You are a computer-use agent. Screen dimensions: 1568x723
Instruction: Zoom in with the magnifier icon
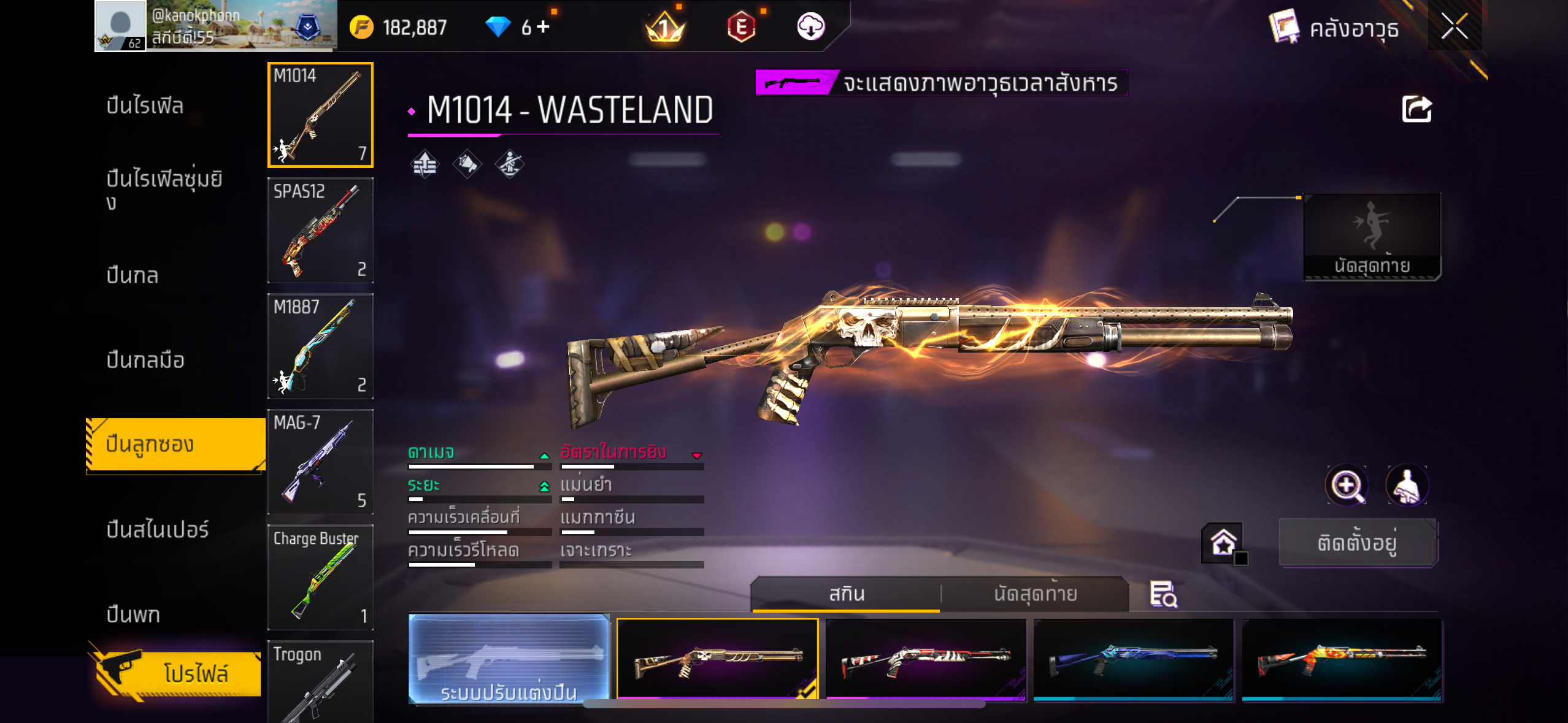(1347, 486)
